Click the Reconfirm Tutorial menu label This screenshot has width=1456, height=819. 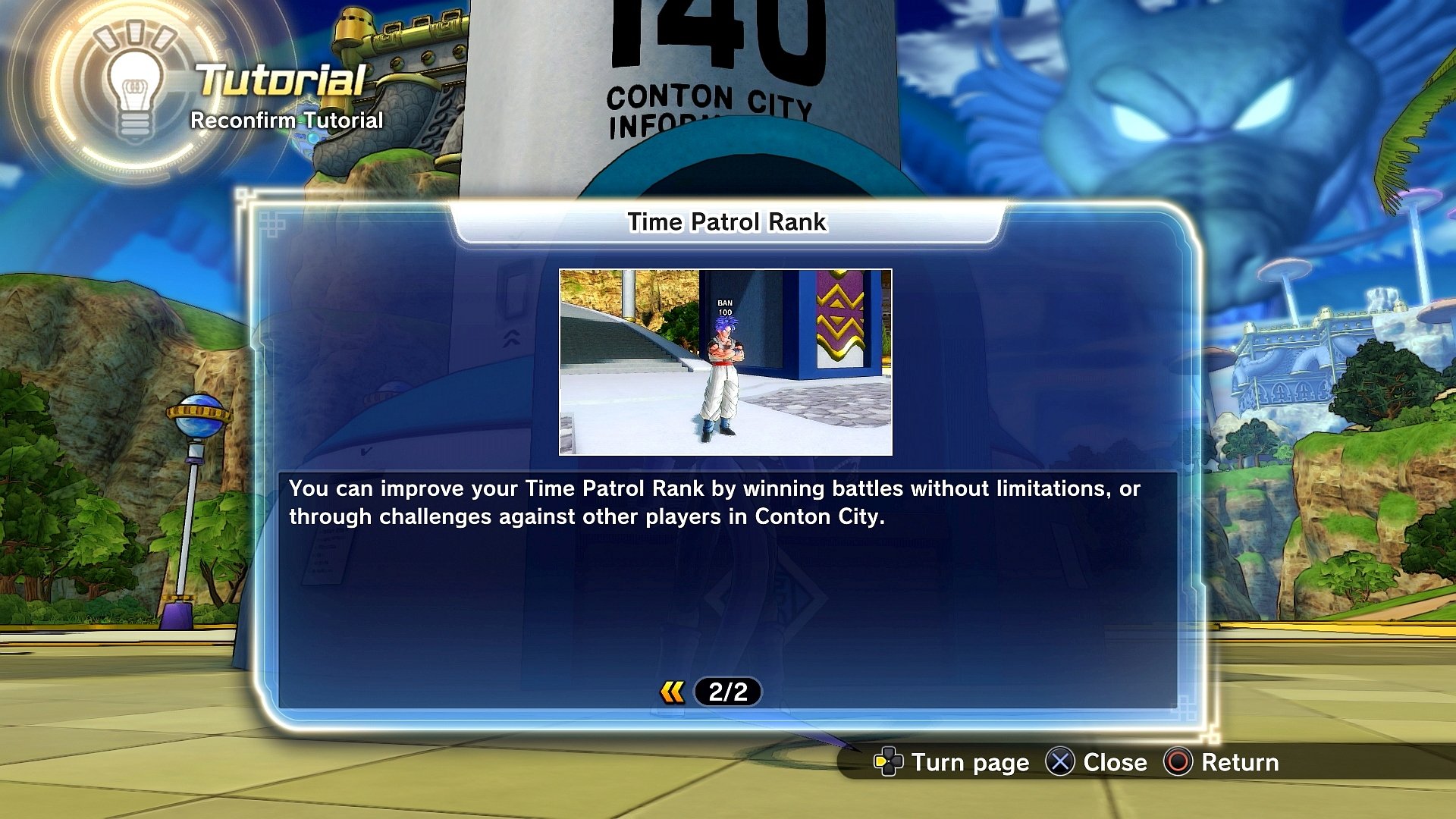tap(287, 120)
